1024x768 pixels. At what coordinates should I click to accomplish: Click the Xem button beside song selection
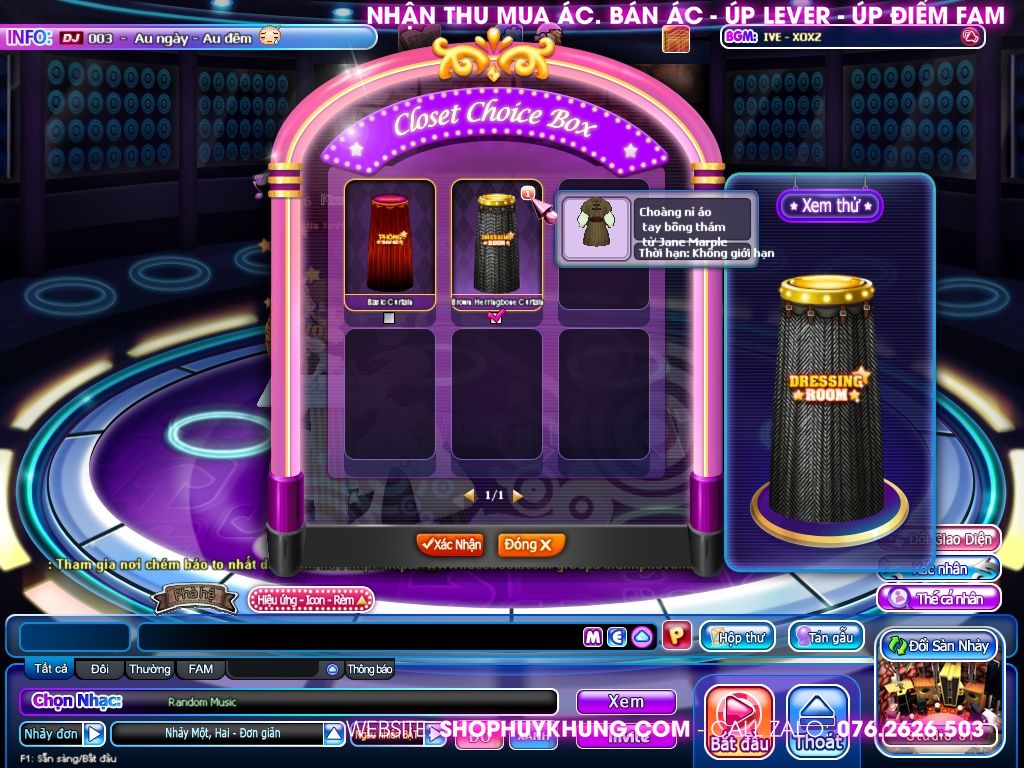[626, 702]
